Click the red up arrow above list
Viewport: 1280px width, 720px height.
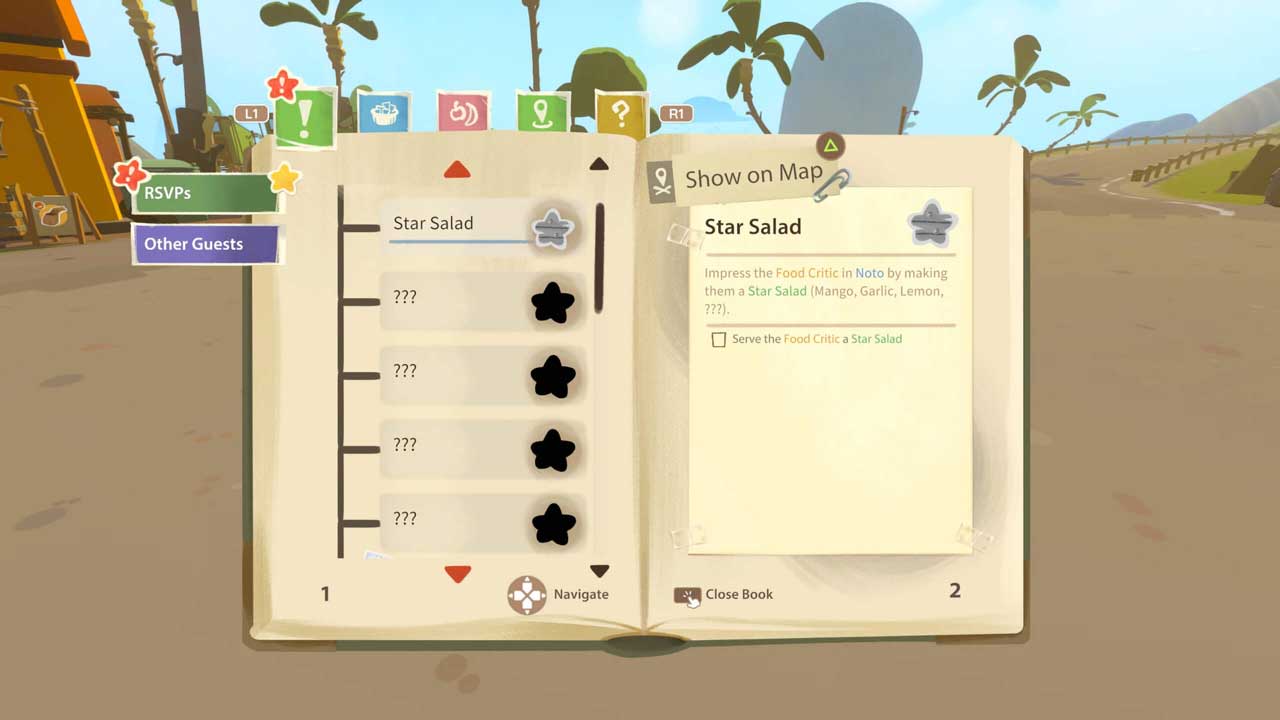[x=457, y=170]
